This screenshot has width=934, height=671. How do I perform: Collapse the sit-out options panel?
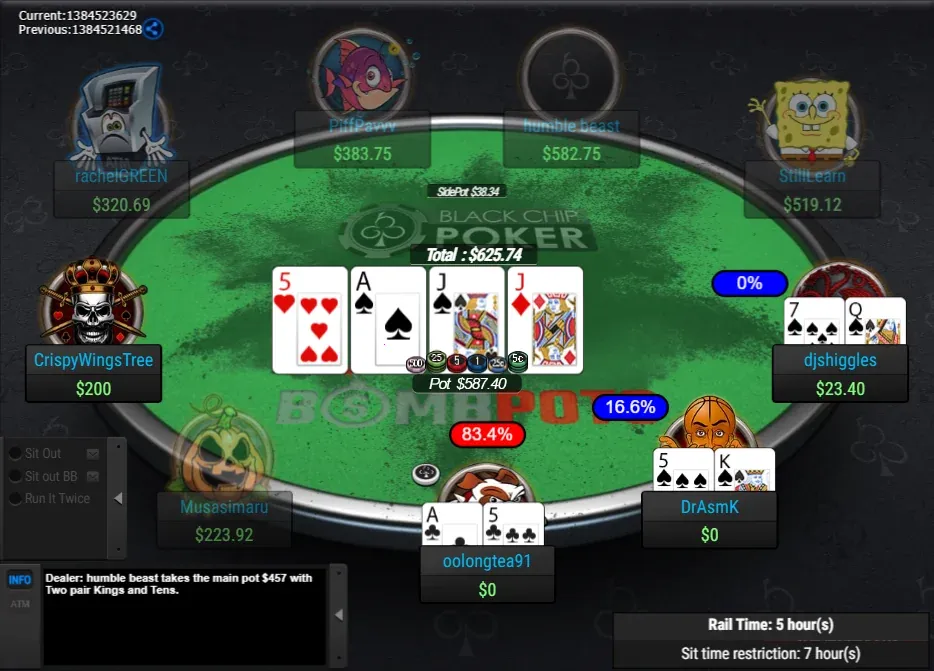(118, 498)
